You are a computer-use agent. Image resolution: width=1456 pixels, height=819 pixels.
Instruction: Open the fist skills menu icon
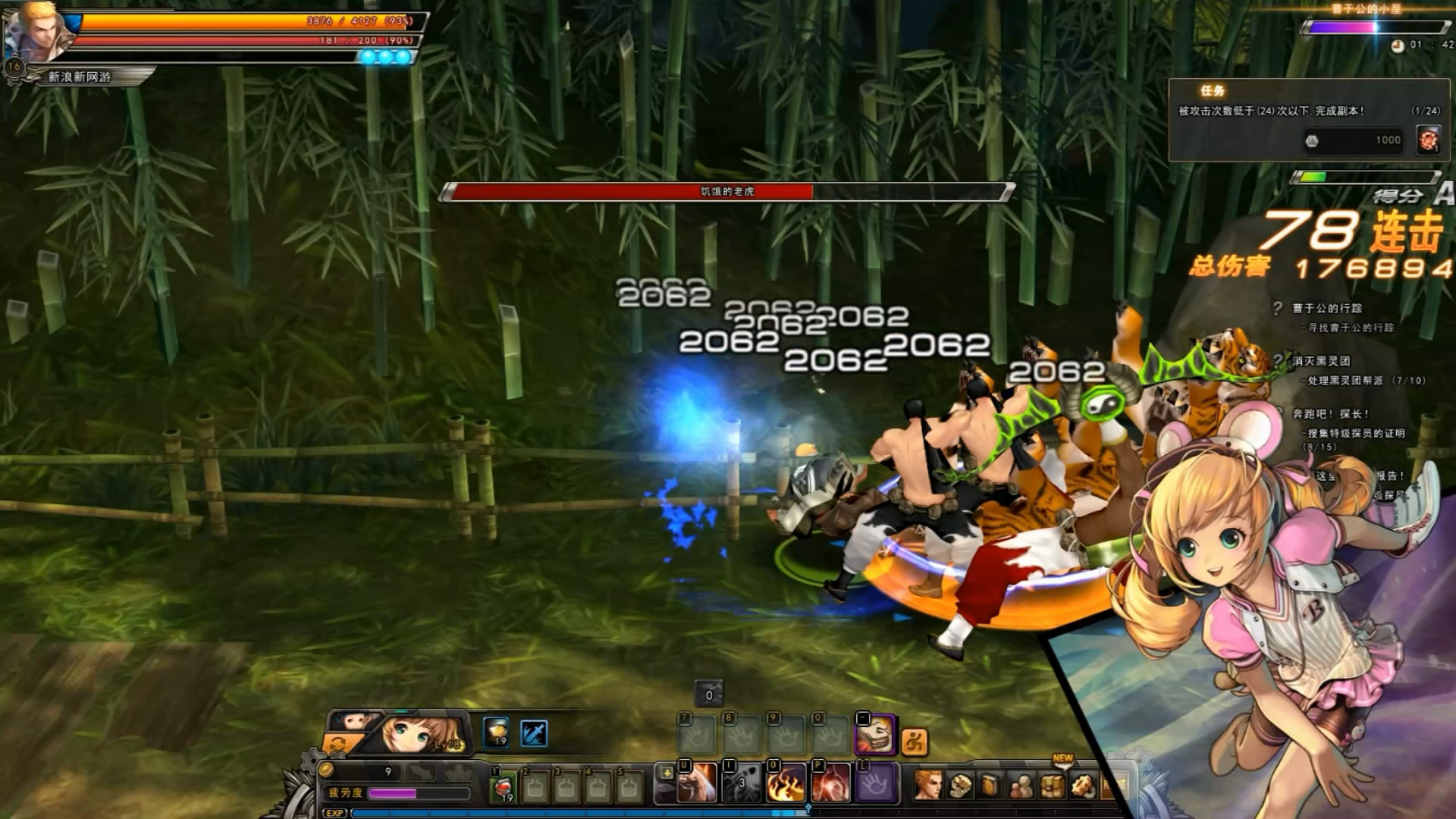click(961, 786)
